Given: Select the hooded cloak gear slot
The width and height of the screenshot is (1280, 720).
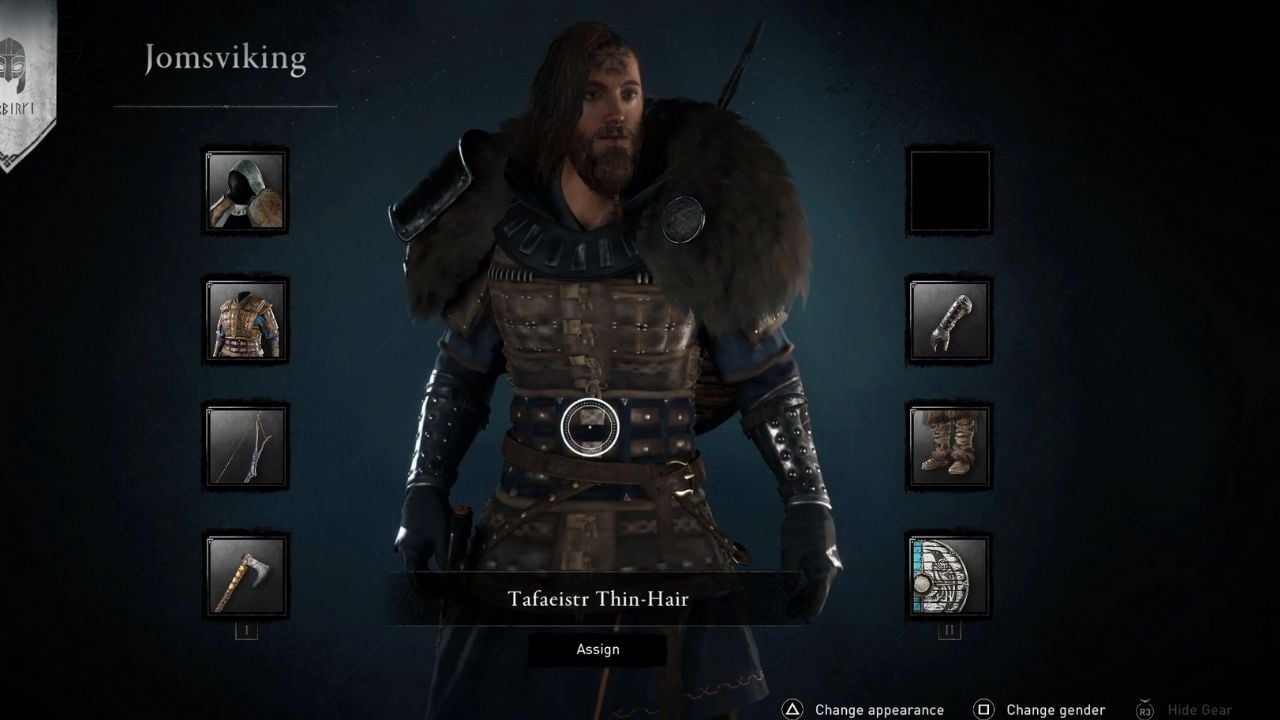Looking at the screenshot, I should point(244,190).
